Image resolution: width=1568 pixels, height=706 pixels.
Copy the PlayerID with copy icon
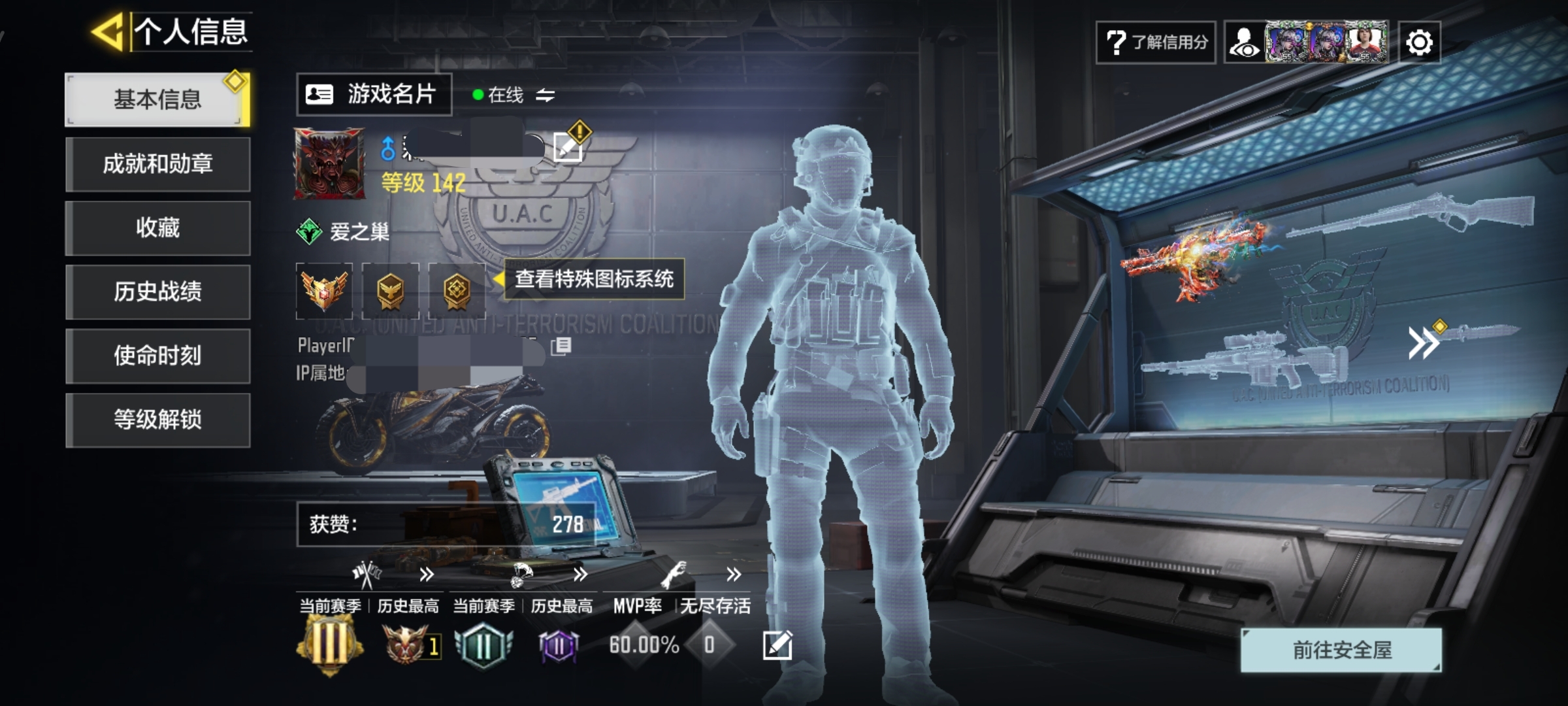(561, 346)
